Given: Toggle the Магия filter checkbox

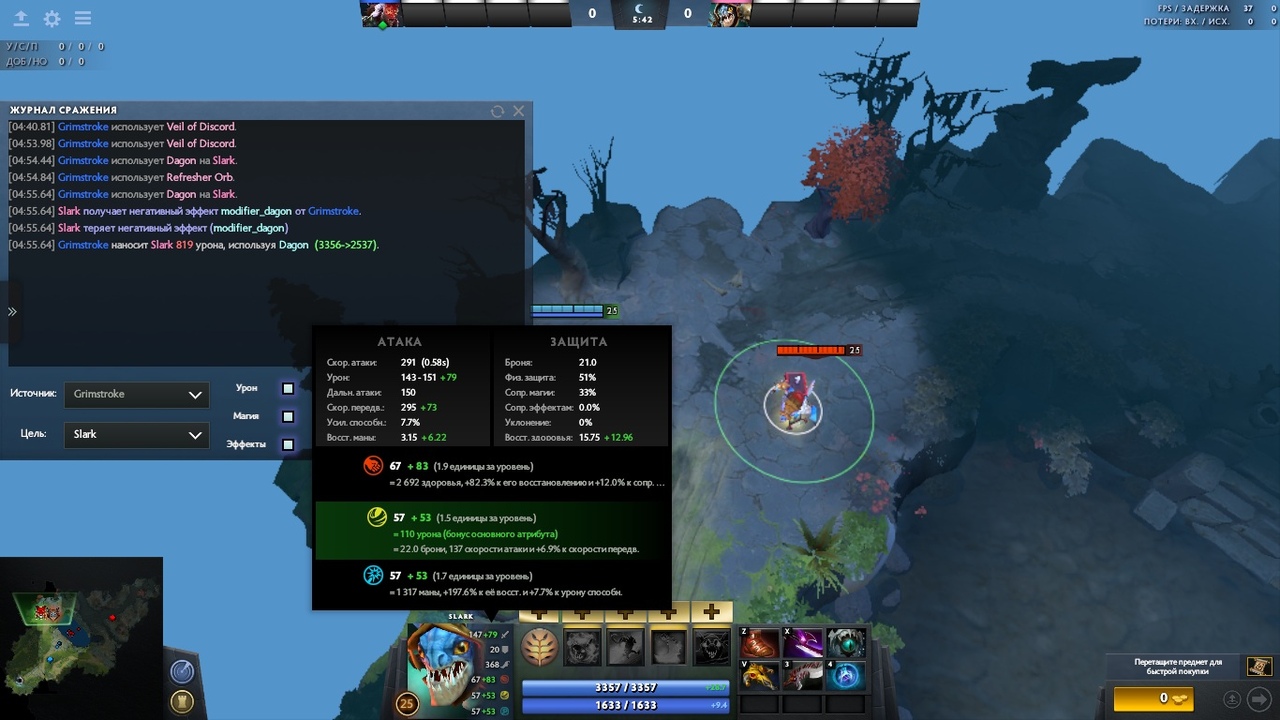Looking at the screenshot, I should point(288,416).
